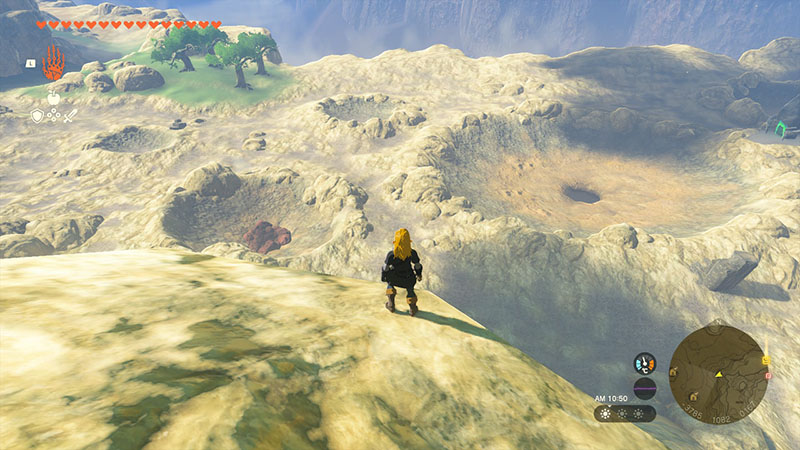Click the four-dot cluster icon between shield and sword
Viewport: 800px width, 450px height.
(x=54, y=116)
